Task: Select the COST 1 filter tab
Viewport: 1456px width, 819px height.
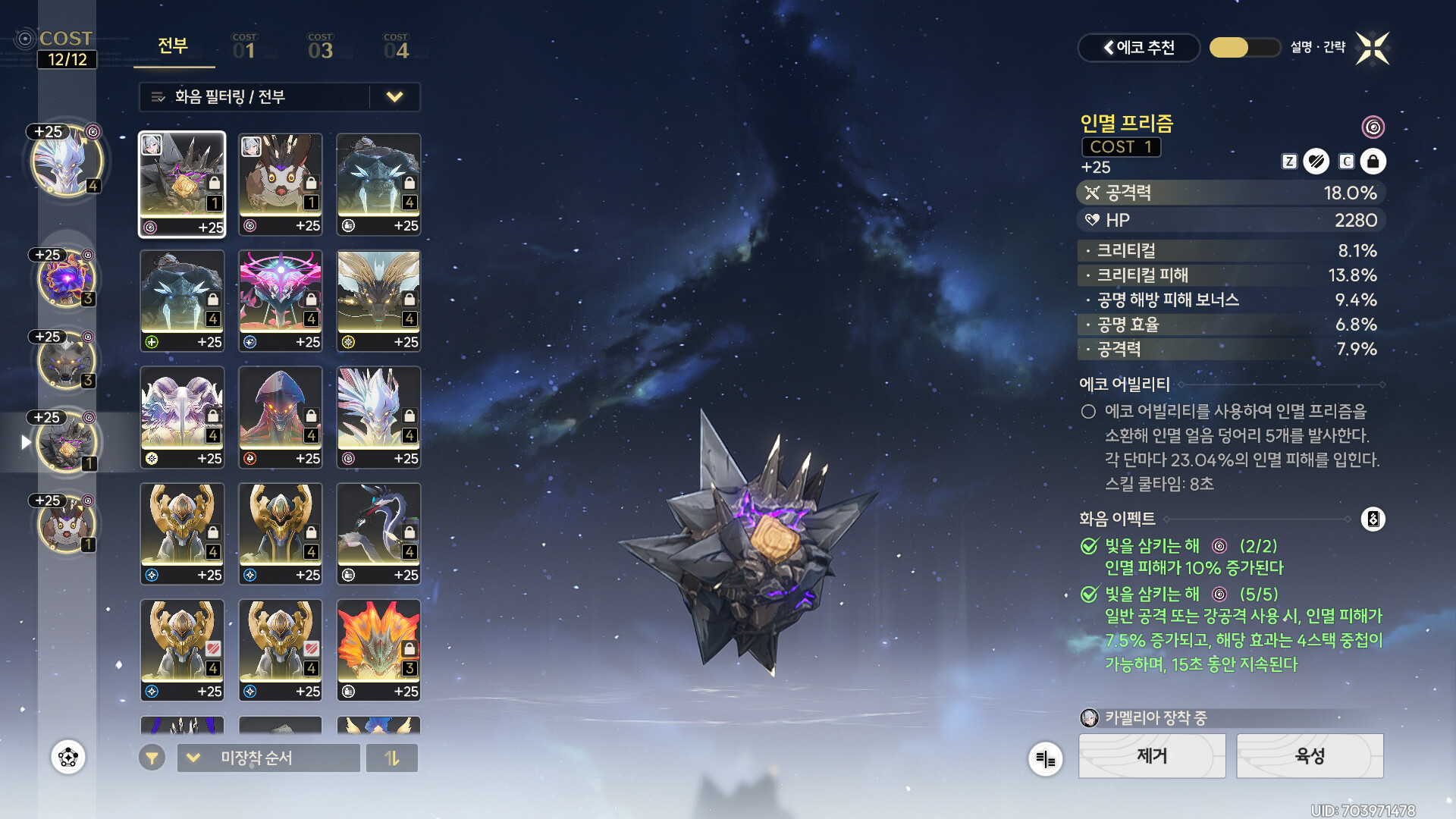Action: pyautogui.click(x=244, y=48)
